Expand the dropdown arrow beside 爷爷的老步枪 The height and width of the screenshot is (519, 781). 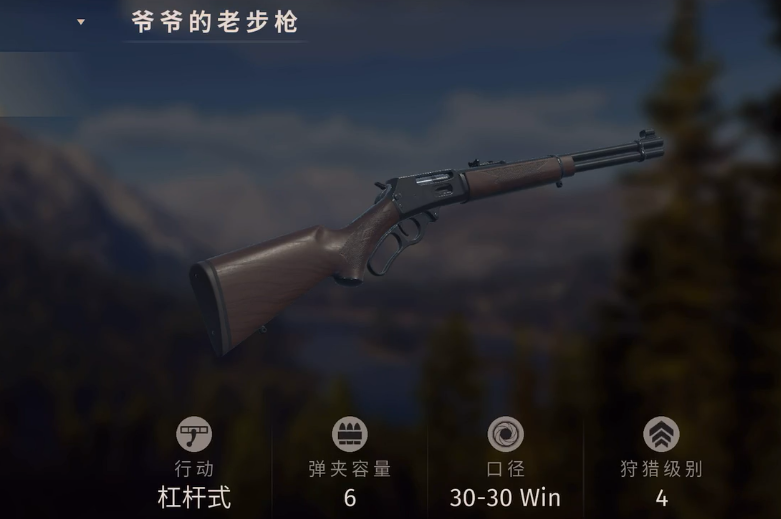[x=81, y=22]
